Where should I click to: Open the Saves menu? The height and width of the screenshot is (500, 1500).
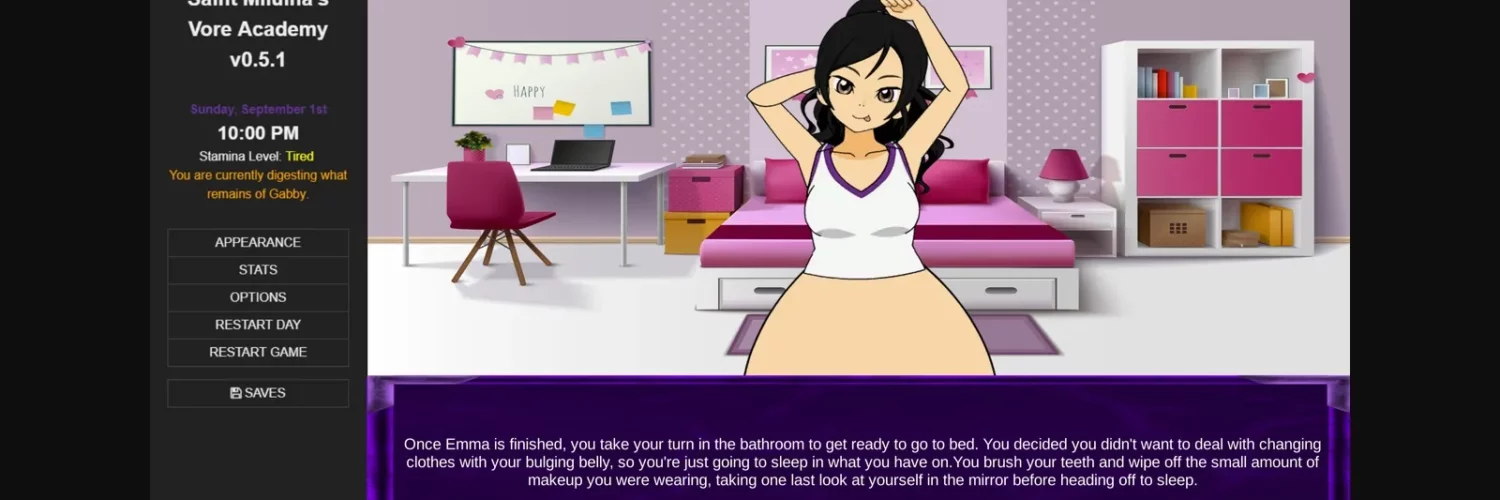258,393
